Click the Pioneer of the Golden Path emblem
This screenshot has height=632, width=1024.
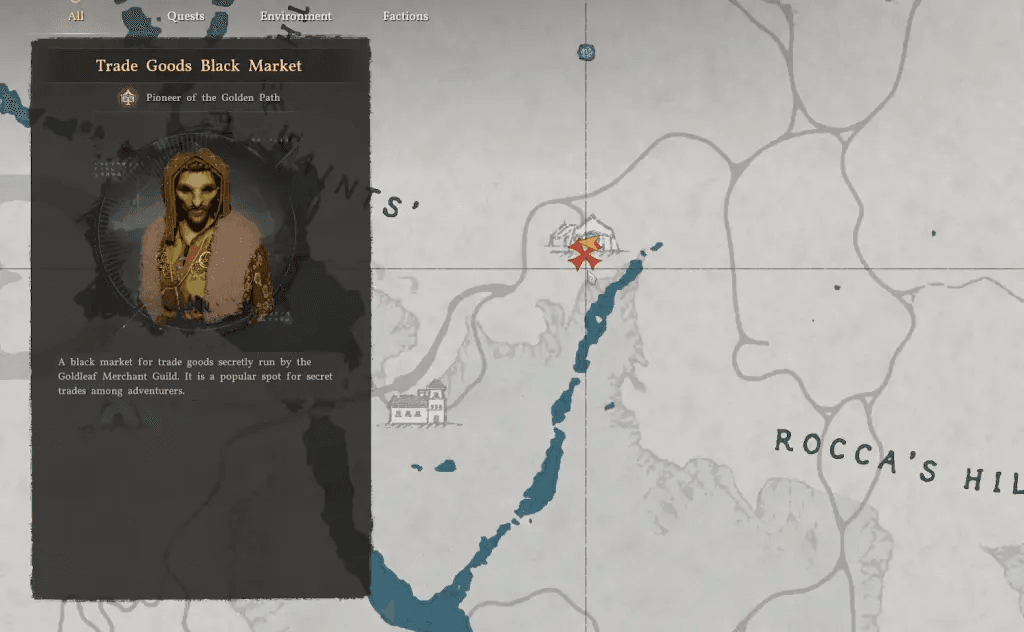click(128, 98)
